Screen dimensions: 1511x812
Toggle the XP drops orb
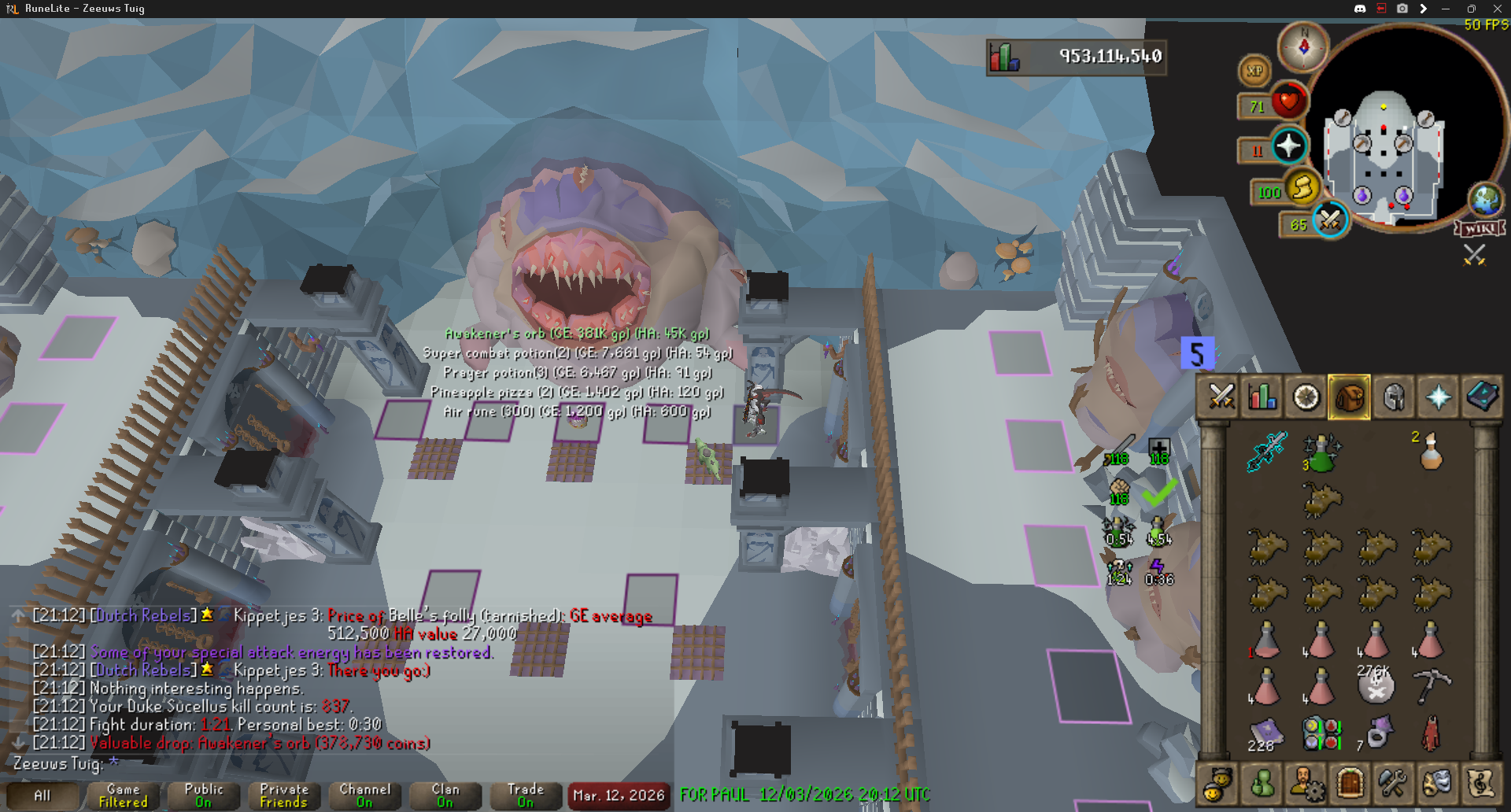click(1254, 71)
